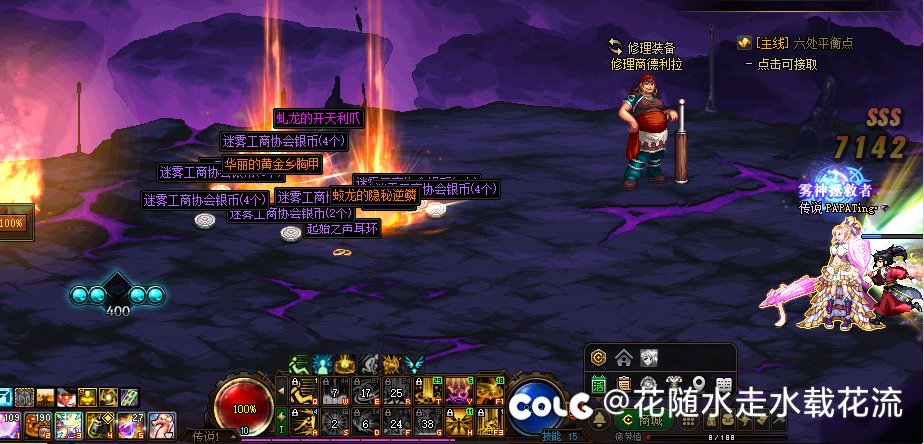The width and height of the screenshot is (924, 444).
Task: Click the 修理装备 repair equipment label
Action: (x=651, y=47)
